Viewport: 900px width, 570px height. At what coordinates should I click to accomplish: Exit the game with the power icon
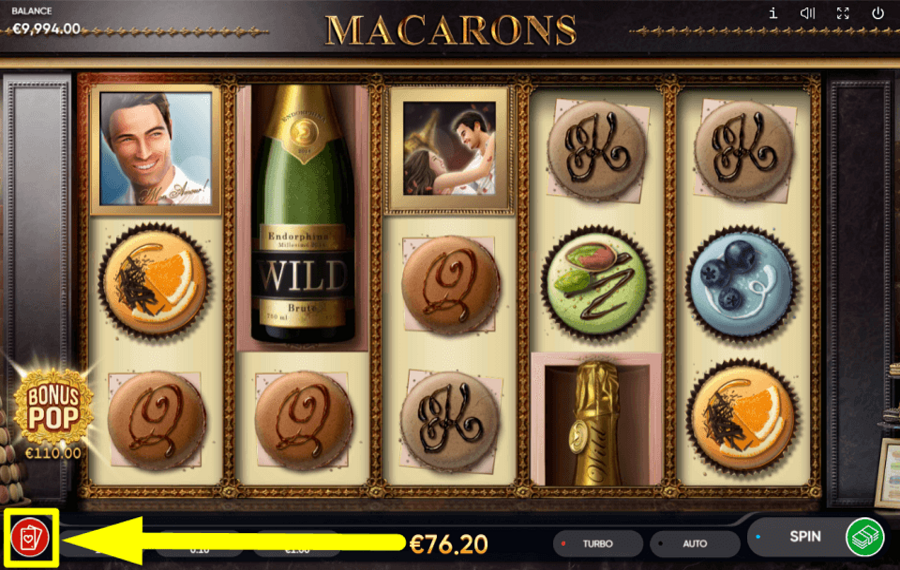point(878,14)
